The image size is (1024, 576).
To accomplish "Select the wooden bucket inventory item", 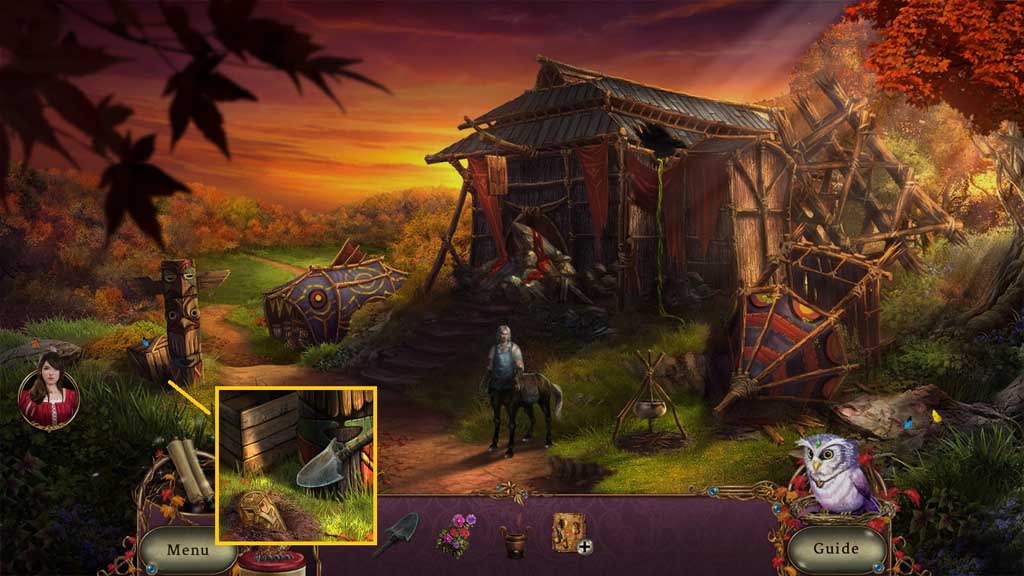I will tap(515, 540).
